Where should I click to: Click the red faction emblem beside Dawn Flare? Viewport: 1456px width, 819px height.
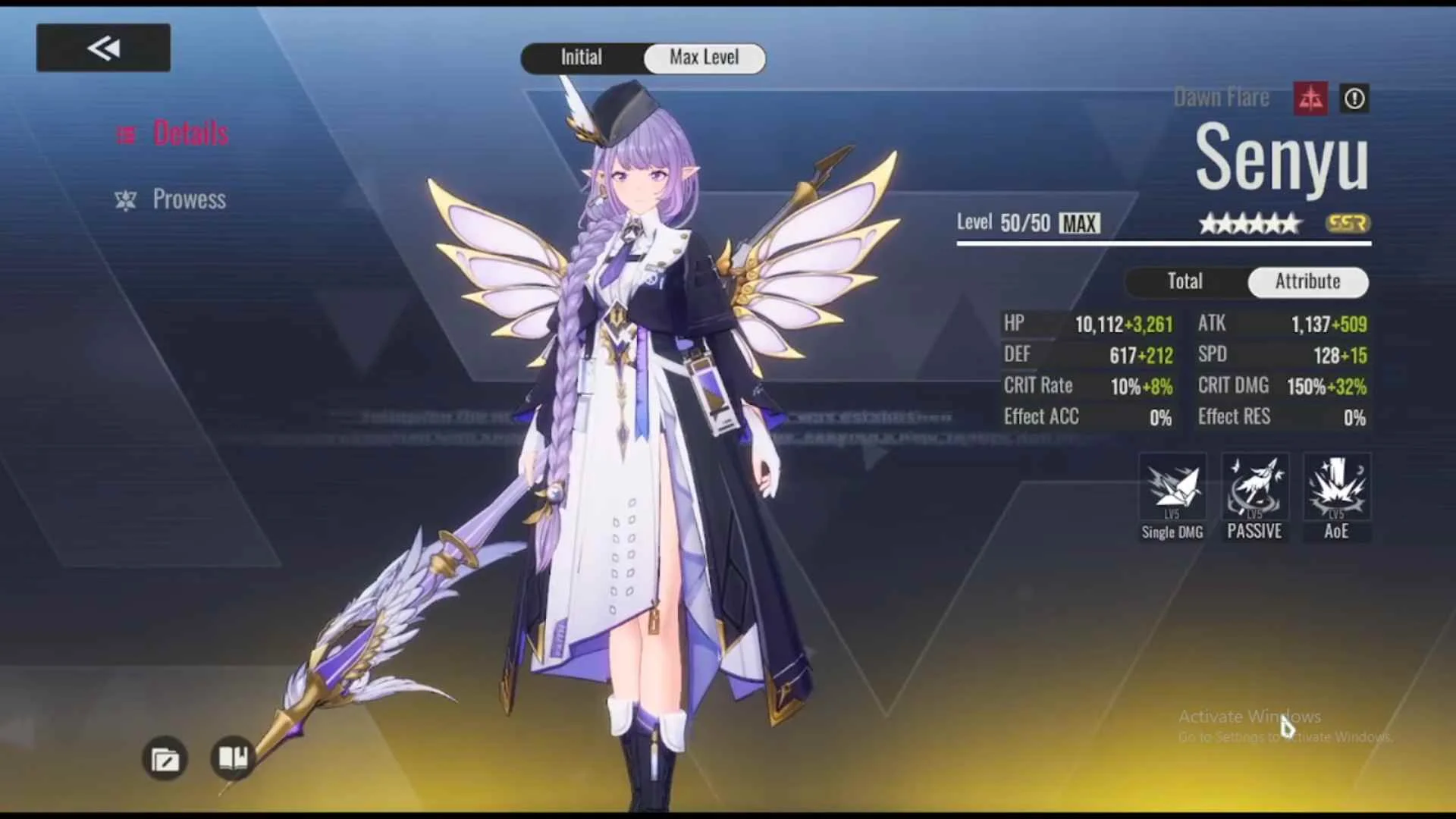(1310, 98)
